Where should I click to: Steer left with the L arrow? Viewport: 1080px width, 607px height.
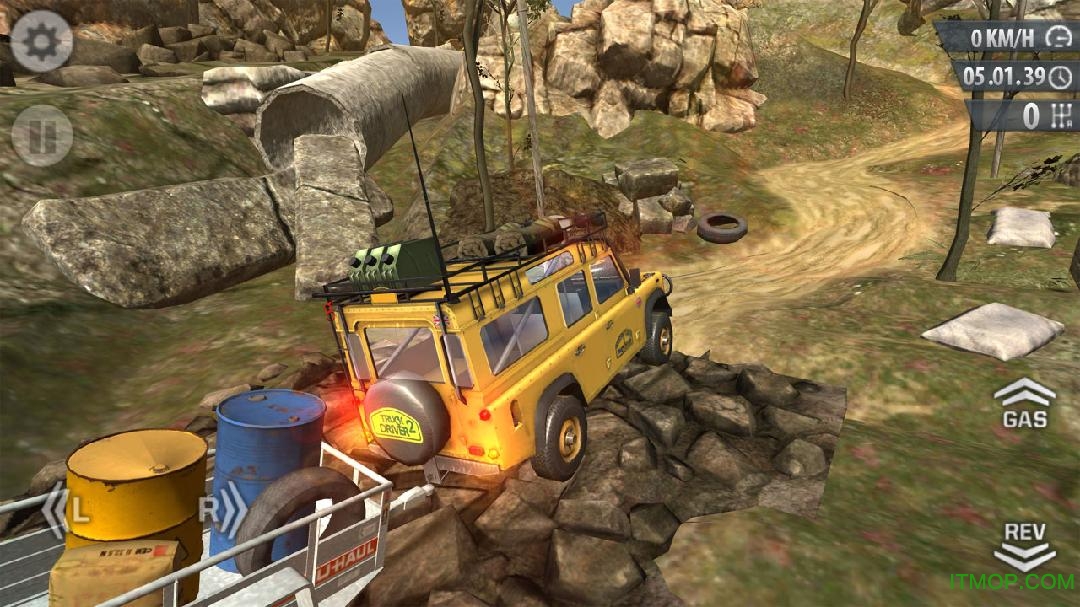pos(66,510)
